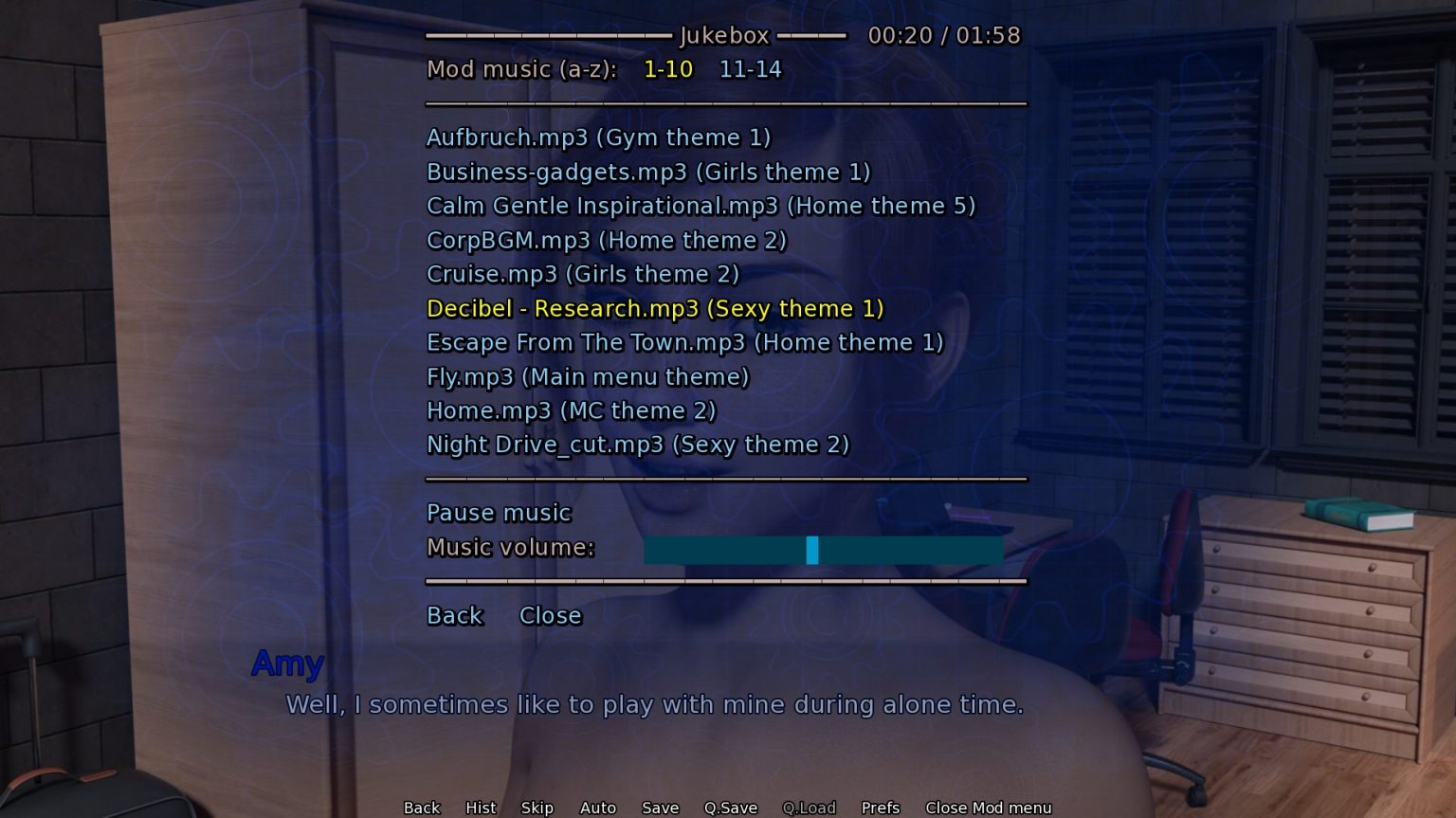Play Cruise.mp3 Girls theme 2
Image resolution: width=1456 pixels, height=818 pixels.
[x=582, y=274]
